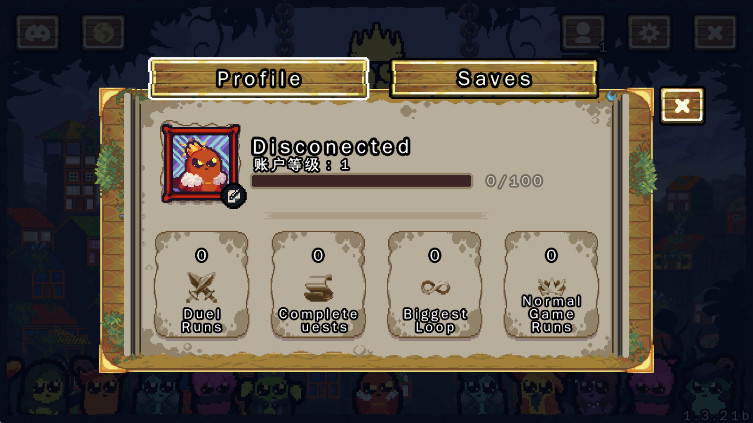Screen dimensions: 753x423
Task: Switch to the Profile tab
Action: [x=259, y=79]
